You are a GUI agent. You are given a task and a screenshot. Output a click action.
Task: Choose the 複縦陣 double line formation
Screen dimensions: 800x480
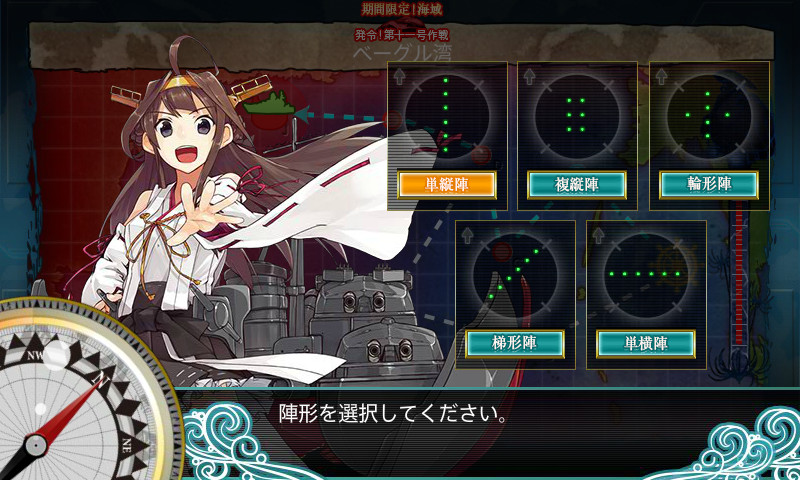[x=576, y=185]
